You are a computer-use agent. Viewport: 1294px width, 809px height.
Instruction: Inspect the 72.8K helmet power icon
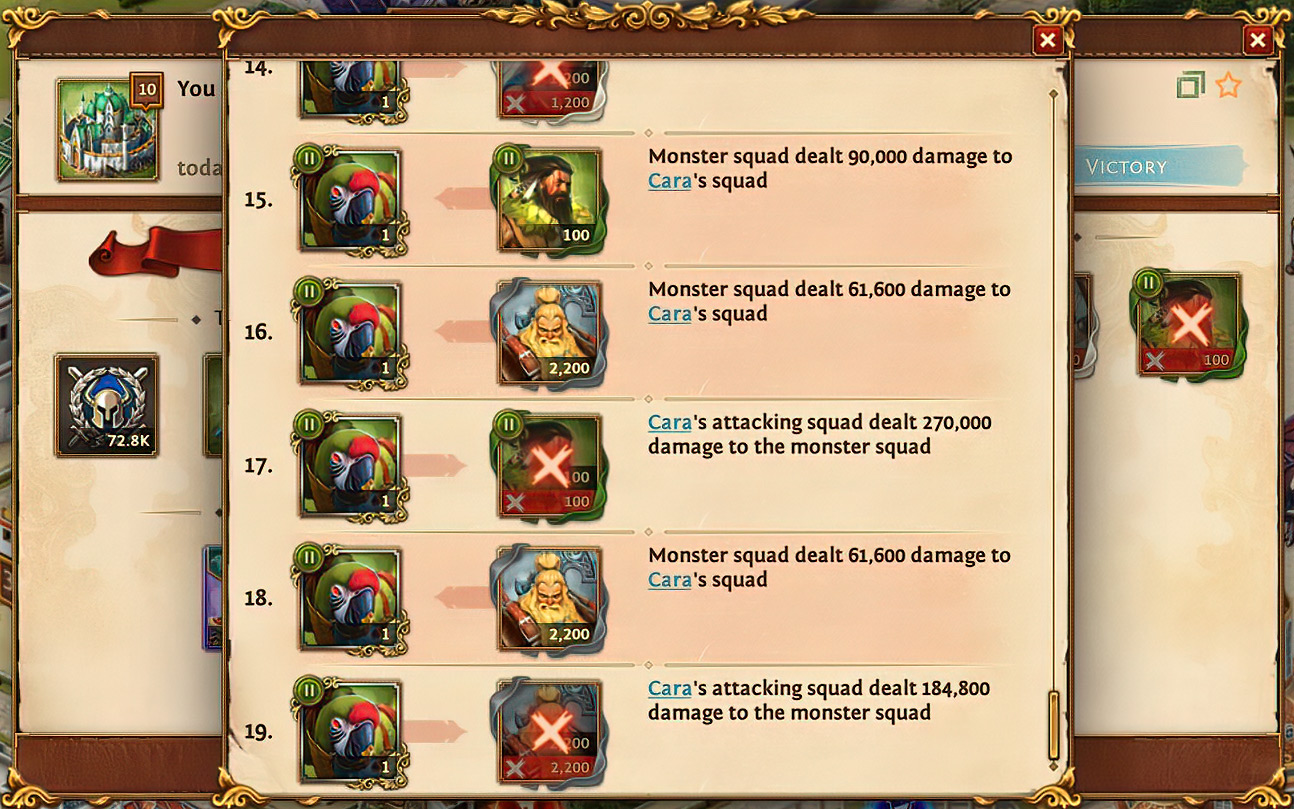pyautogui.click(x=106, y=405)
